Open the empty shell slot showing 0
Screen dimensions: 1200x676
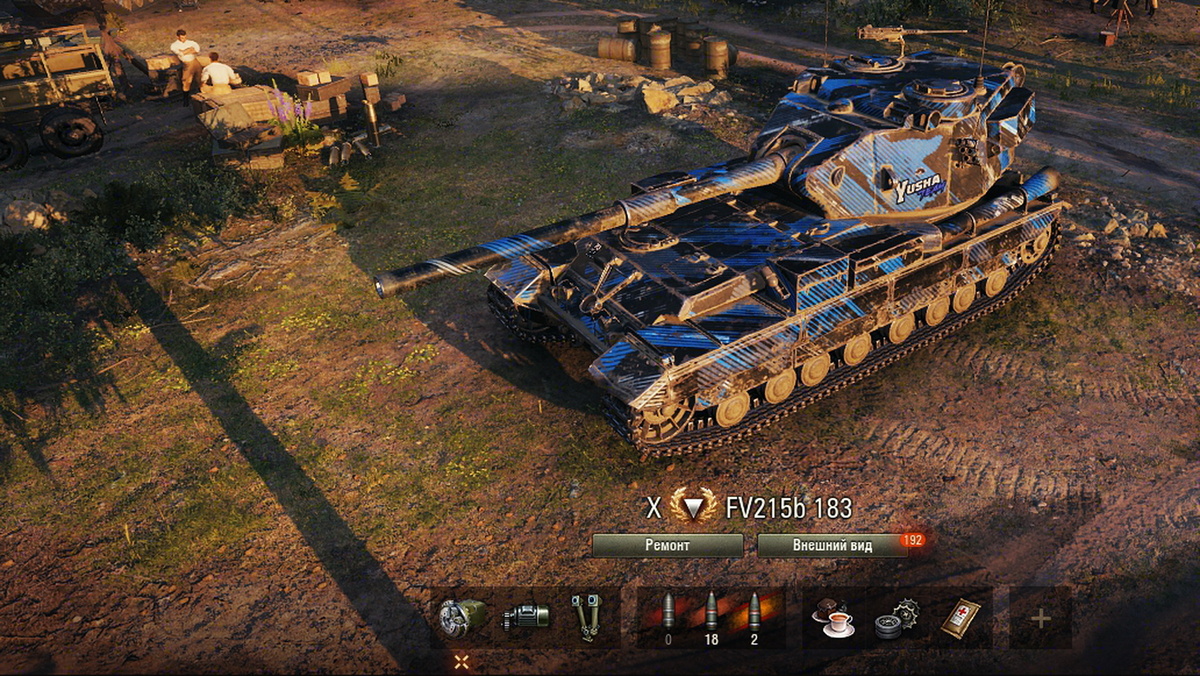click(668, 617)
